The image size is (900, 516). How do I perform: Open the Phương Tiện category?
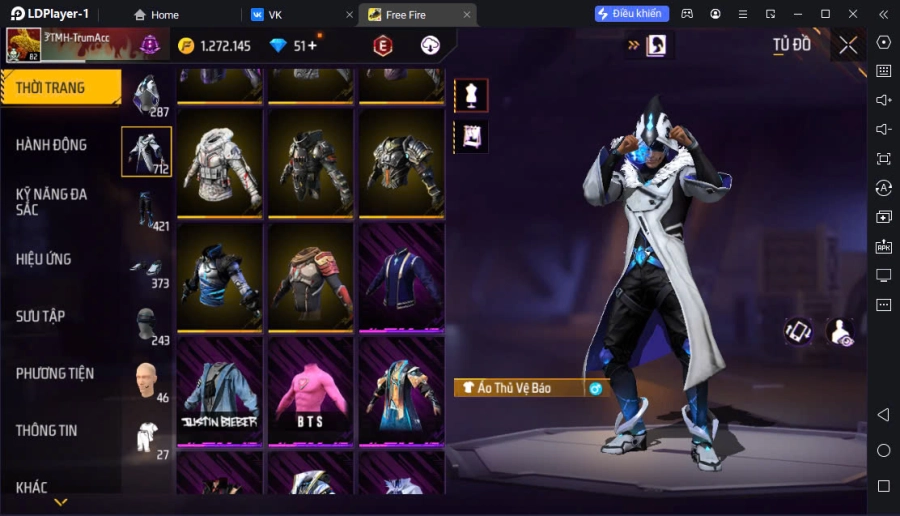click(55, 373)
